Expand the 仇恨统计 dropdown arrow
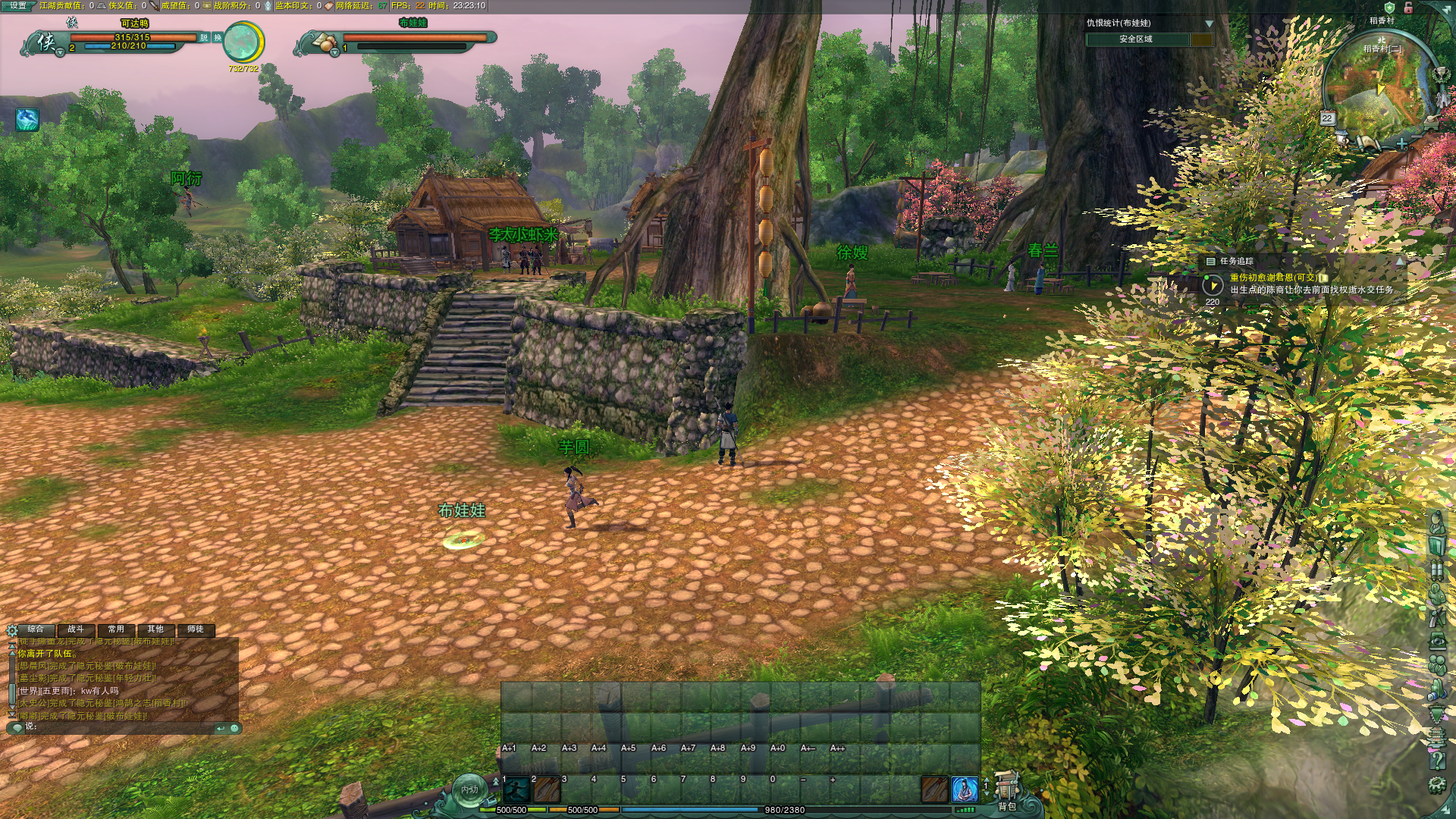 pyautogui.click(x=1210, y=24)
